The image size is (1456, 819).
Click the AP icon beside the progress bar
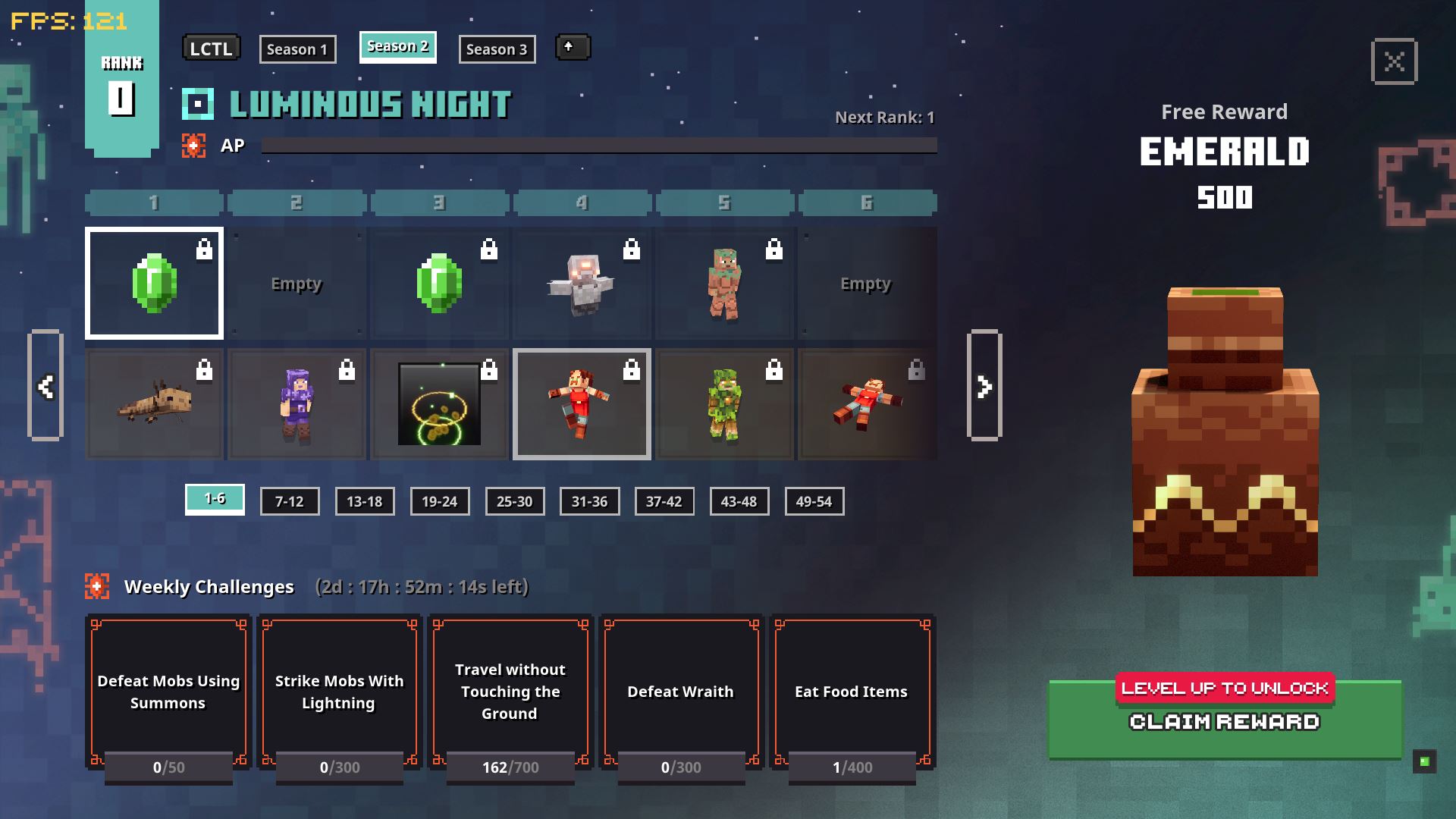click(x=195, y=146)
